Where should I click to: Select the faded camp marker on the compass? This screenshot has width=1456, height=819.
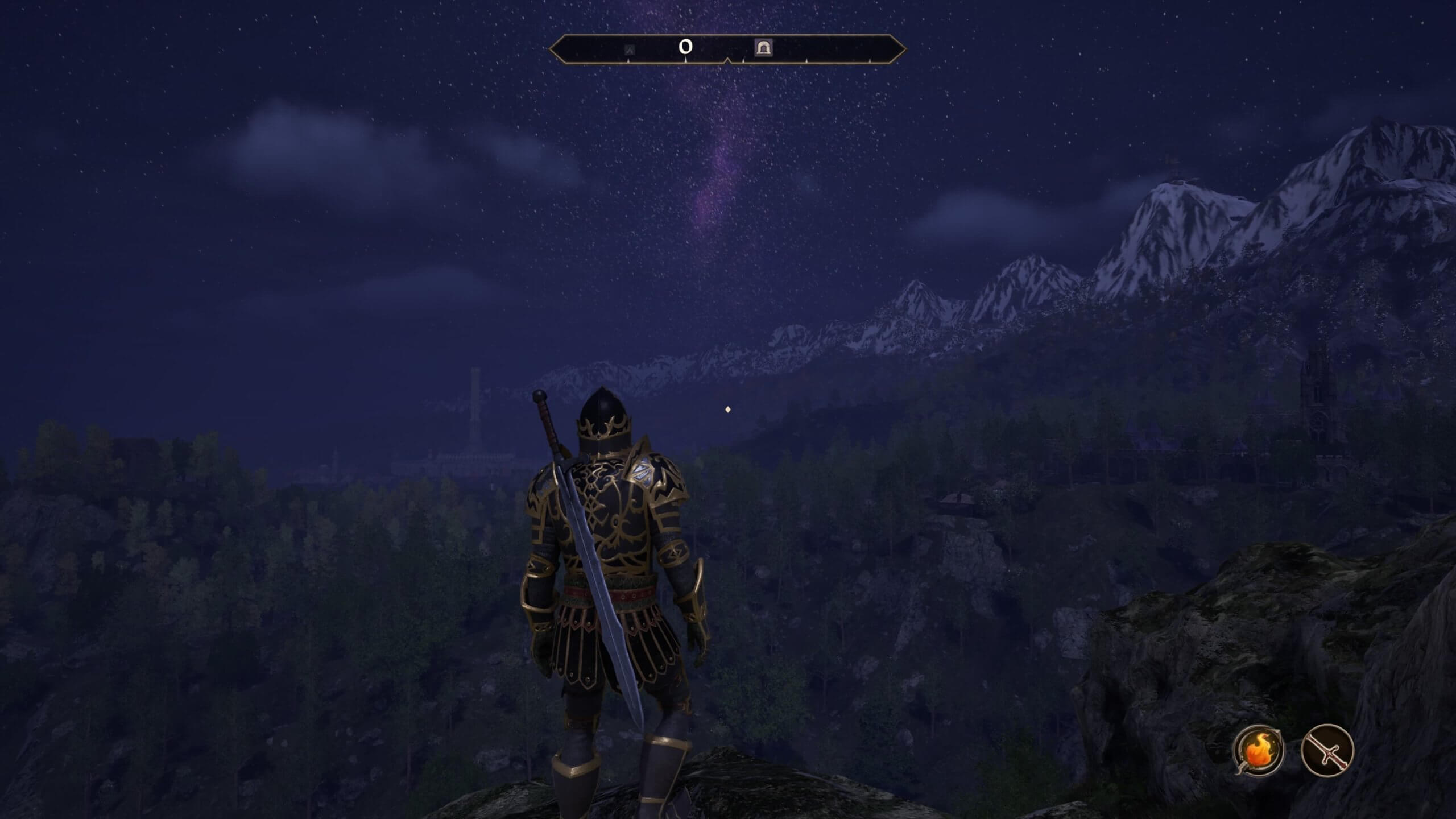[630, 50]
